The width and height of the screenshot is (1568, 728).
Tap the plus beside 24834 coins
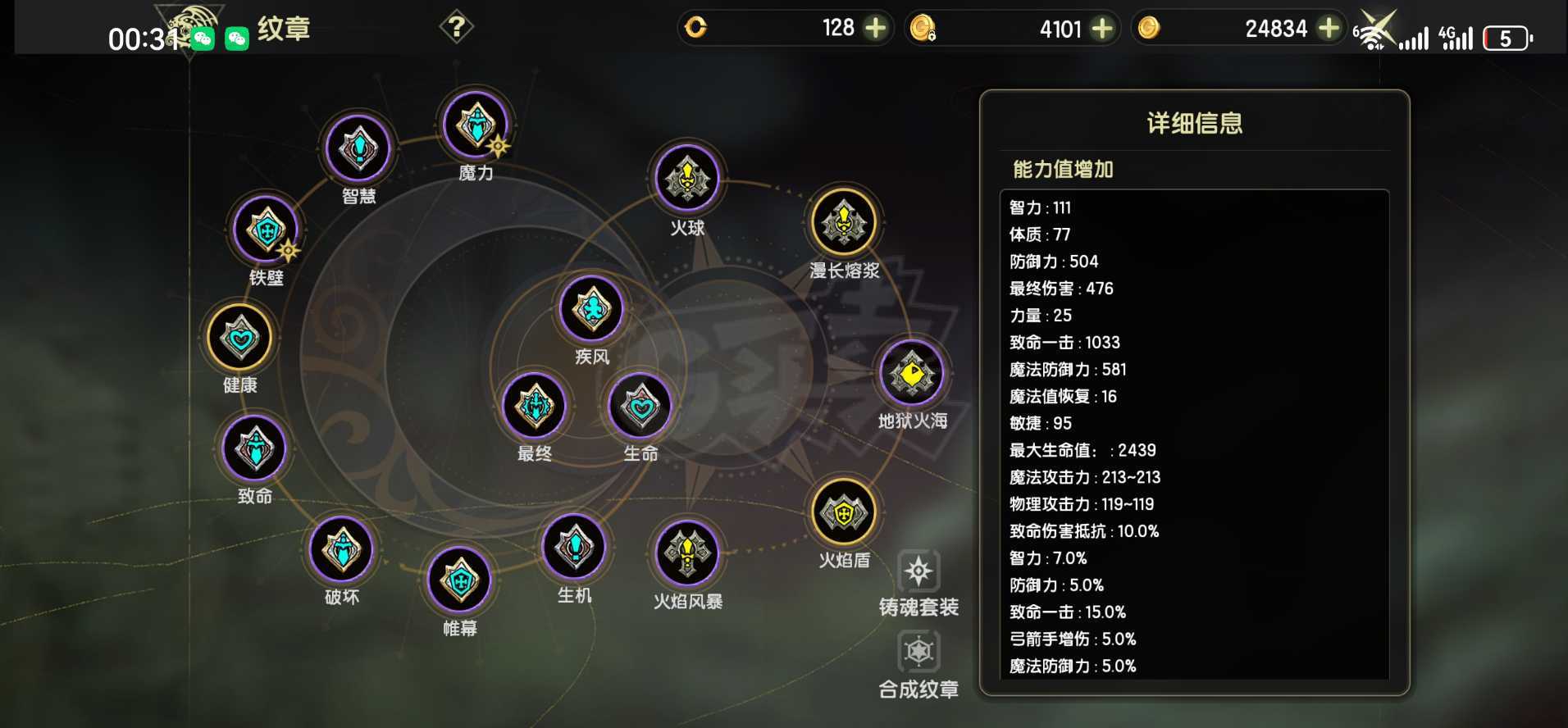click(x=1329, y=27)
